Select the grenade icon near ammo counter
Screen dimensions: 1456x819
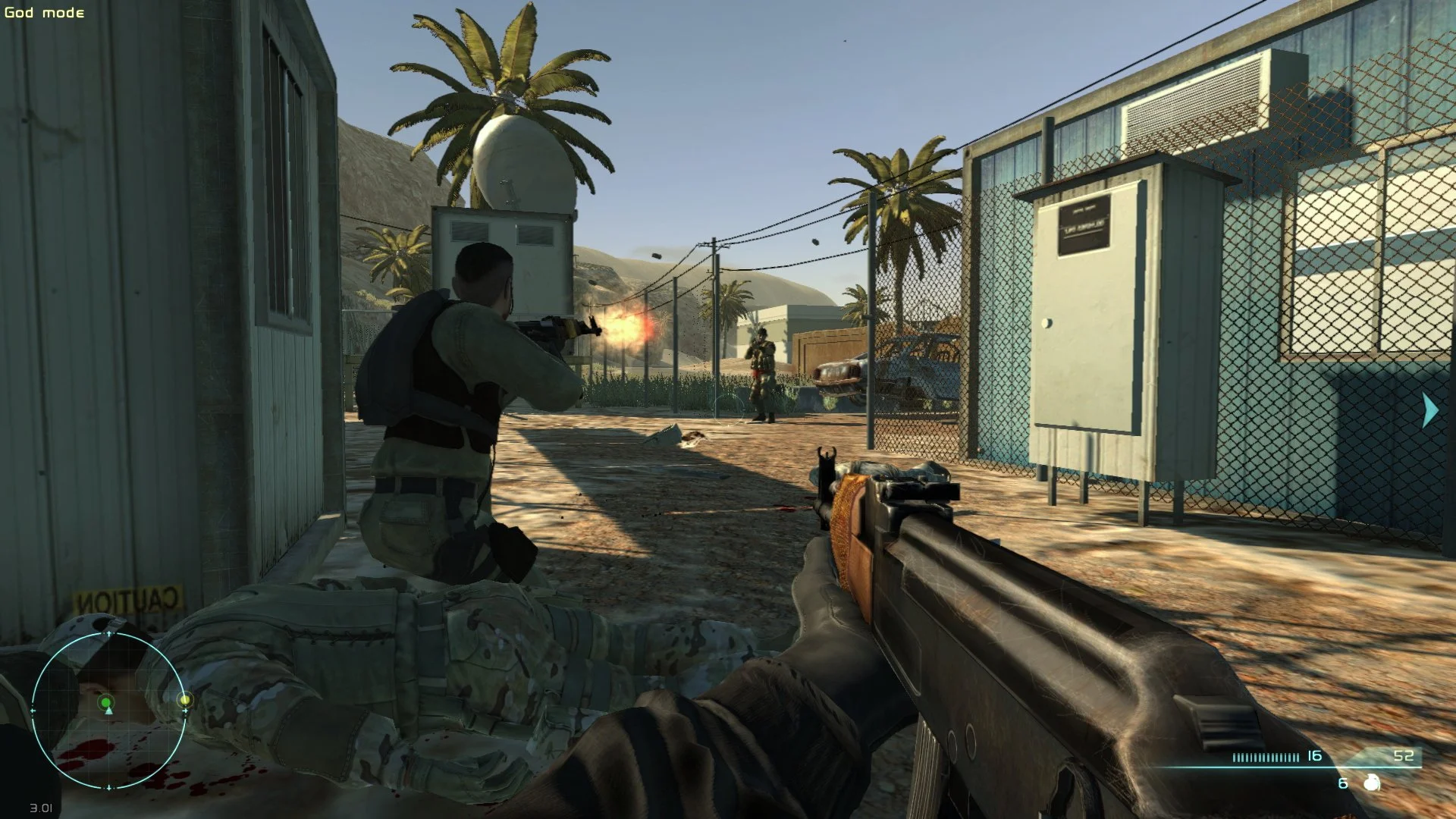click(x=1372, y=782)
